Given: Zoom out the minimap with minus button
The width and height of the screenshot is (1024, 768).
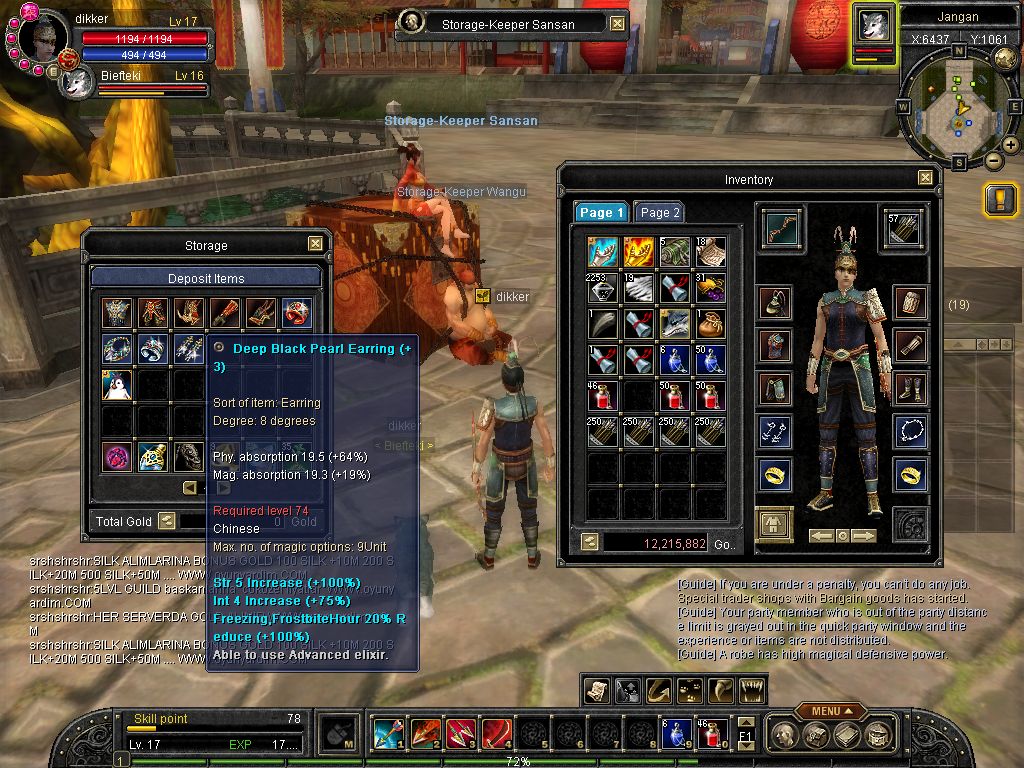Looking at the screenshot, I should (993, 160).
